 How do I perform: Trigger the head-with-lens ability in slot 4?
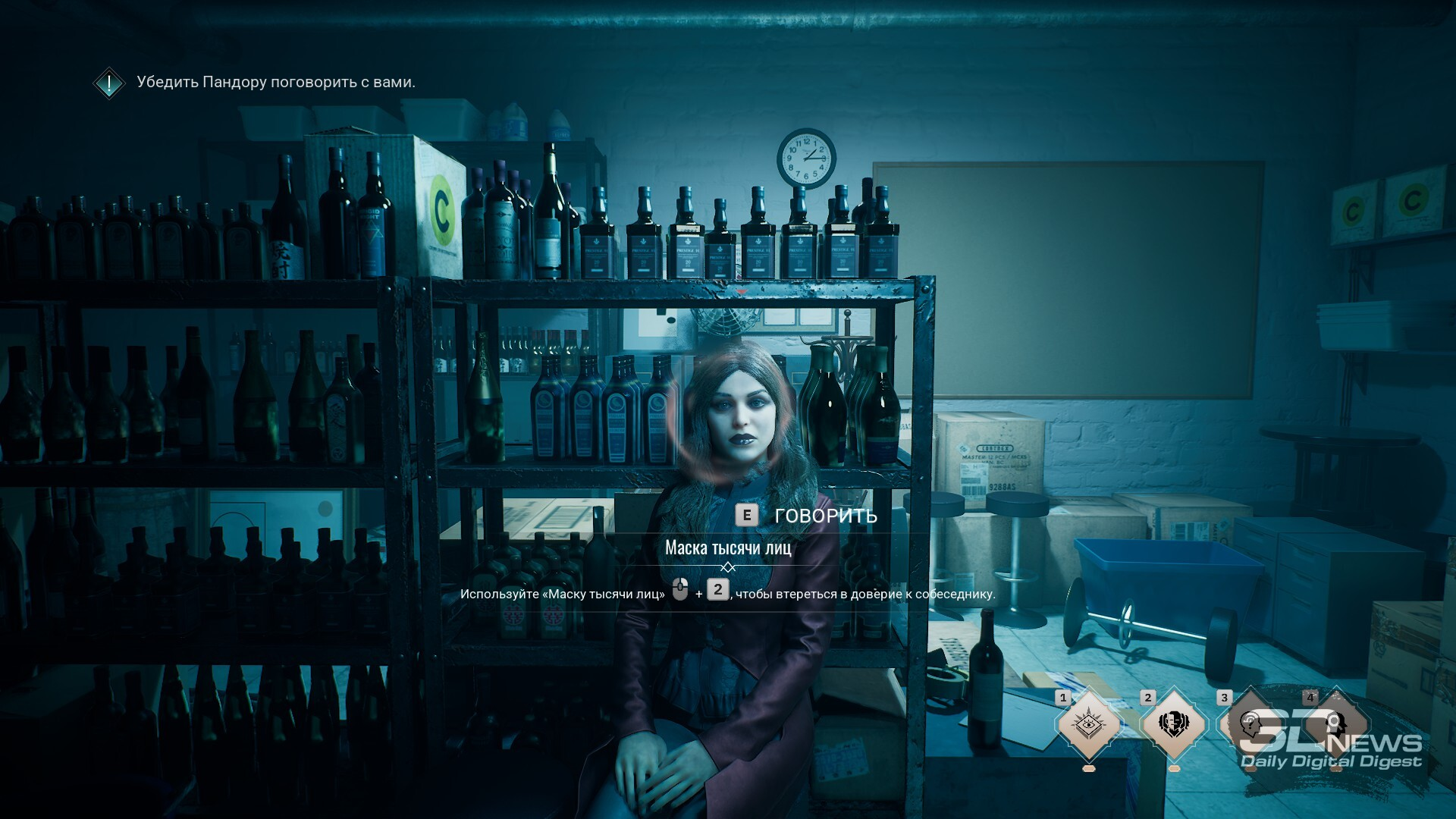pyautogui.click(x=1335, y=724)
